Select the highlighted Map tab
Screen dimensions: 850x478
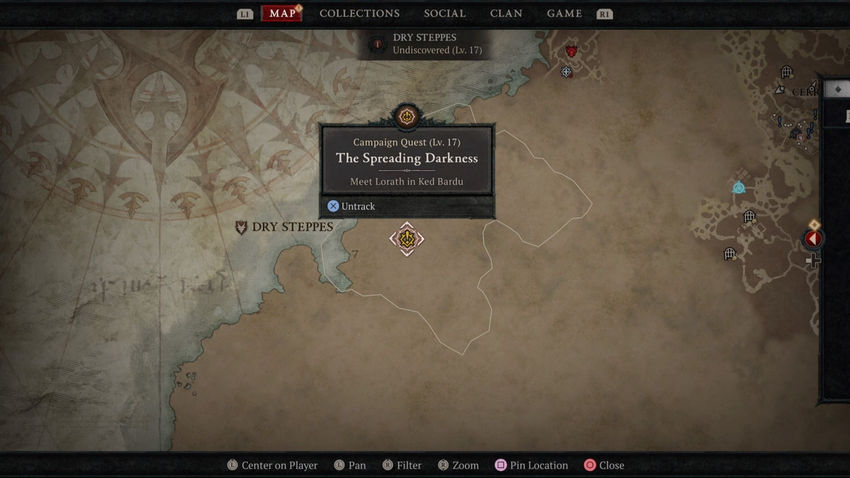pos(281,14)
